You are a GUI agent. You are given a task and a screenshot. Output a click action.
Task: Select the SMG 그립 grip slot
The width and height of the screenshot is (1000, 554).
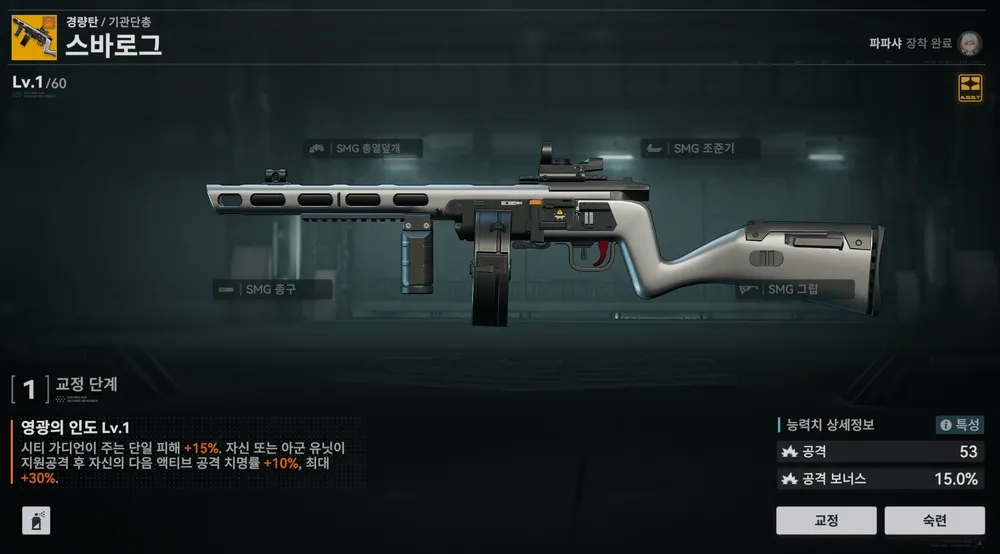click(794, 290)
